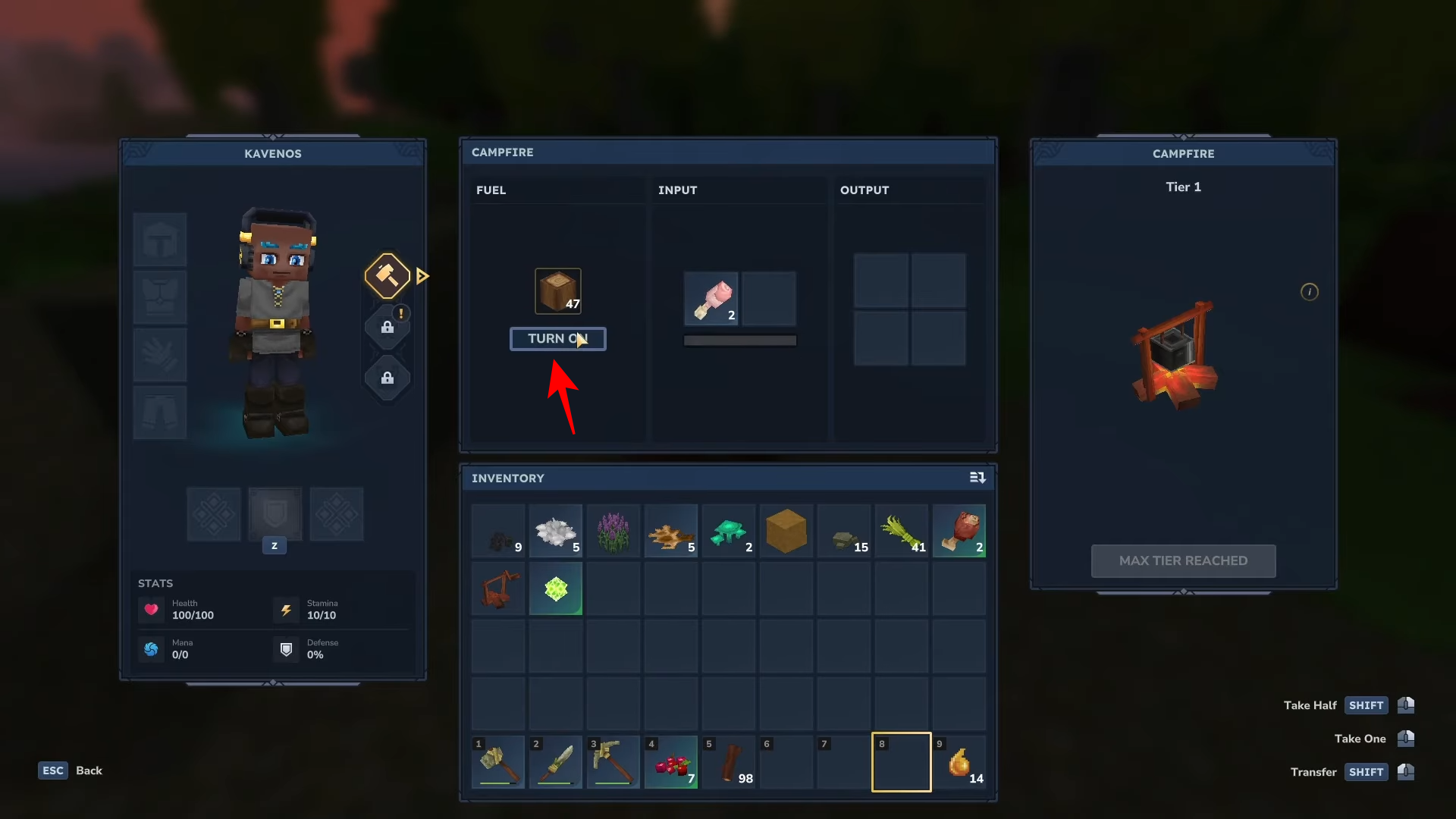Click the STATS section header
1456x819 pixels.
(x=155, y=583)
